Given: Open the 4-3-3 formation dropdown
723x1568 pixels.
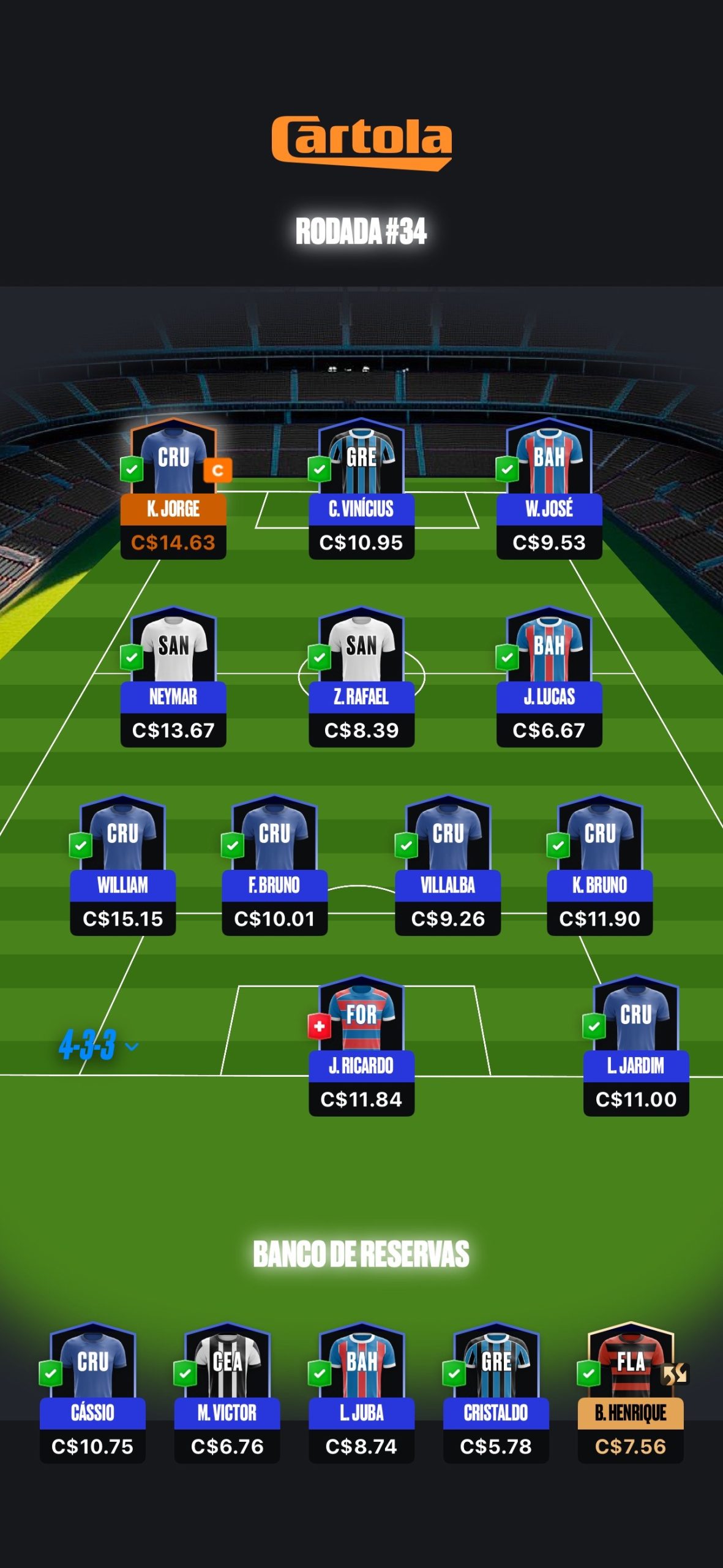Looking at the screenshot, I should [x=98, y=1046].
